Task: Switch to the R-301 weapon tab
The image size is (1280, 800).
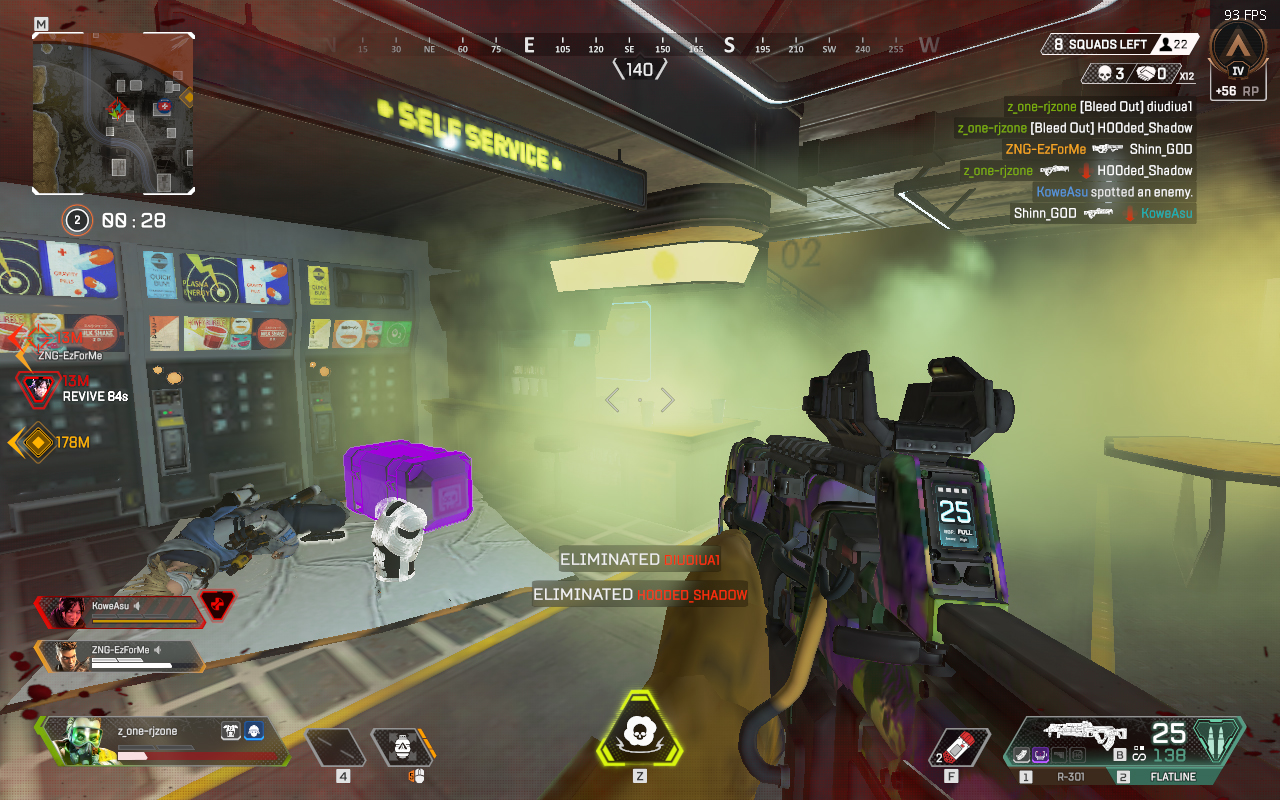Action: tap(1059, 776)
